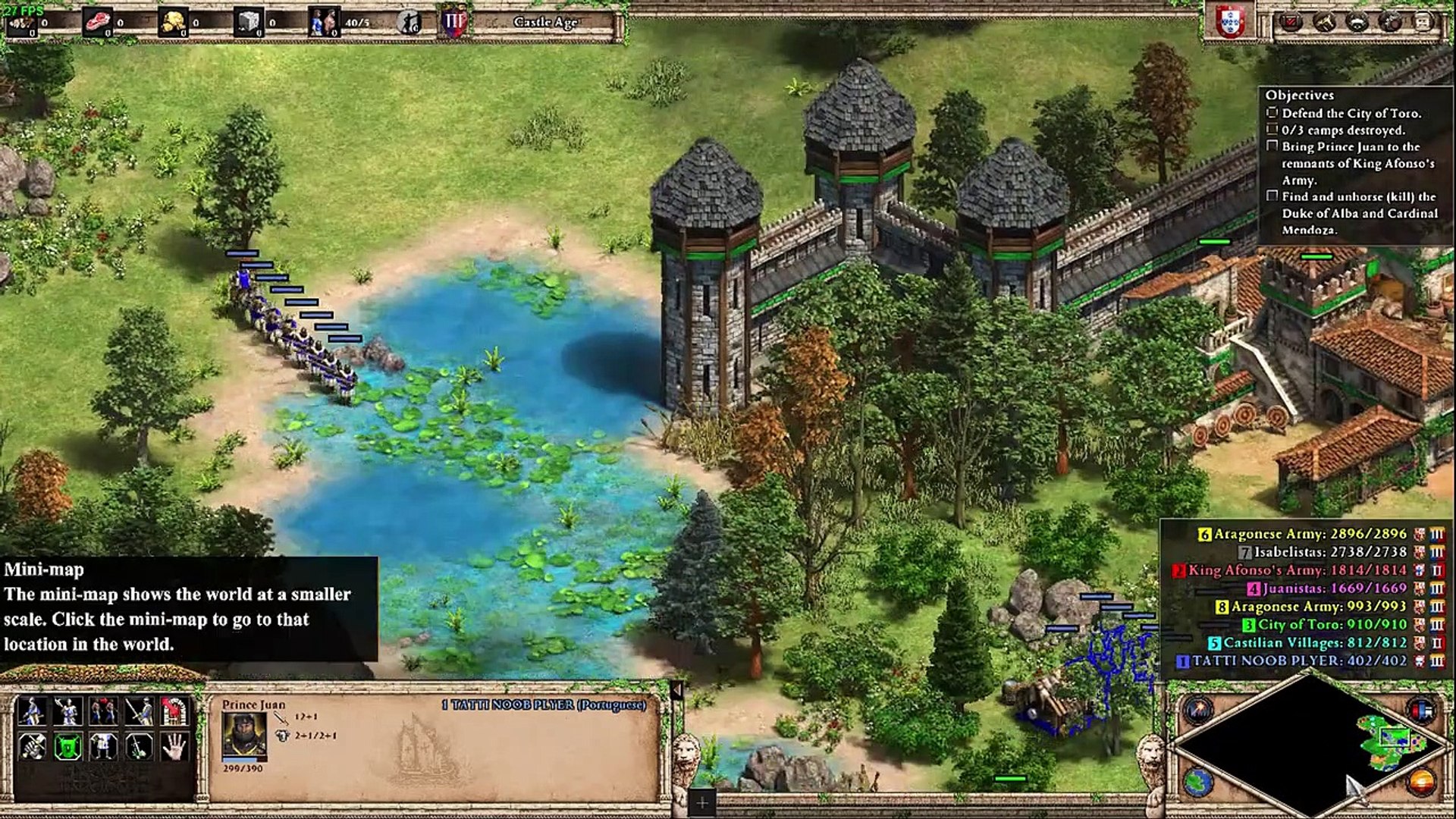Open the main menu button at top right

coord(1424,21)
